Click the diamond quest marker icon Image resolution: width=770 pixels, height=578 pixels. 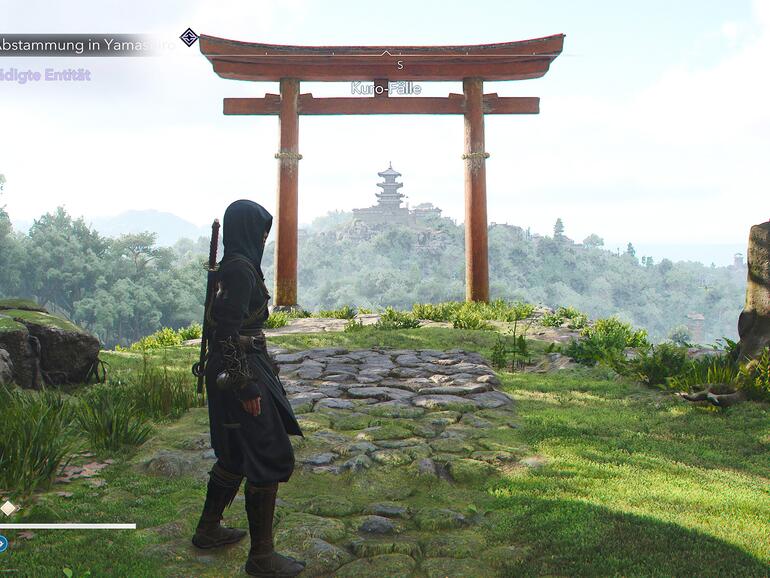pos(189,38)
